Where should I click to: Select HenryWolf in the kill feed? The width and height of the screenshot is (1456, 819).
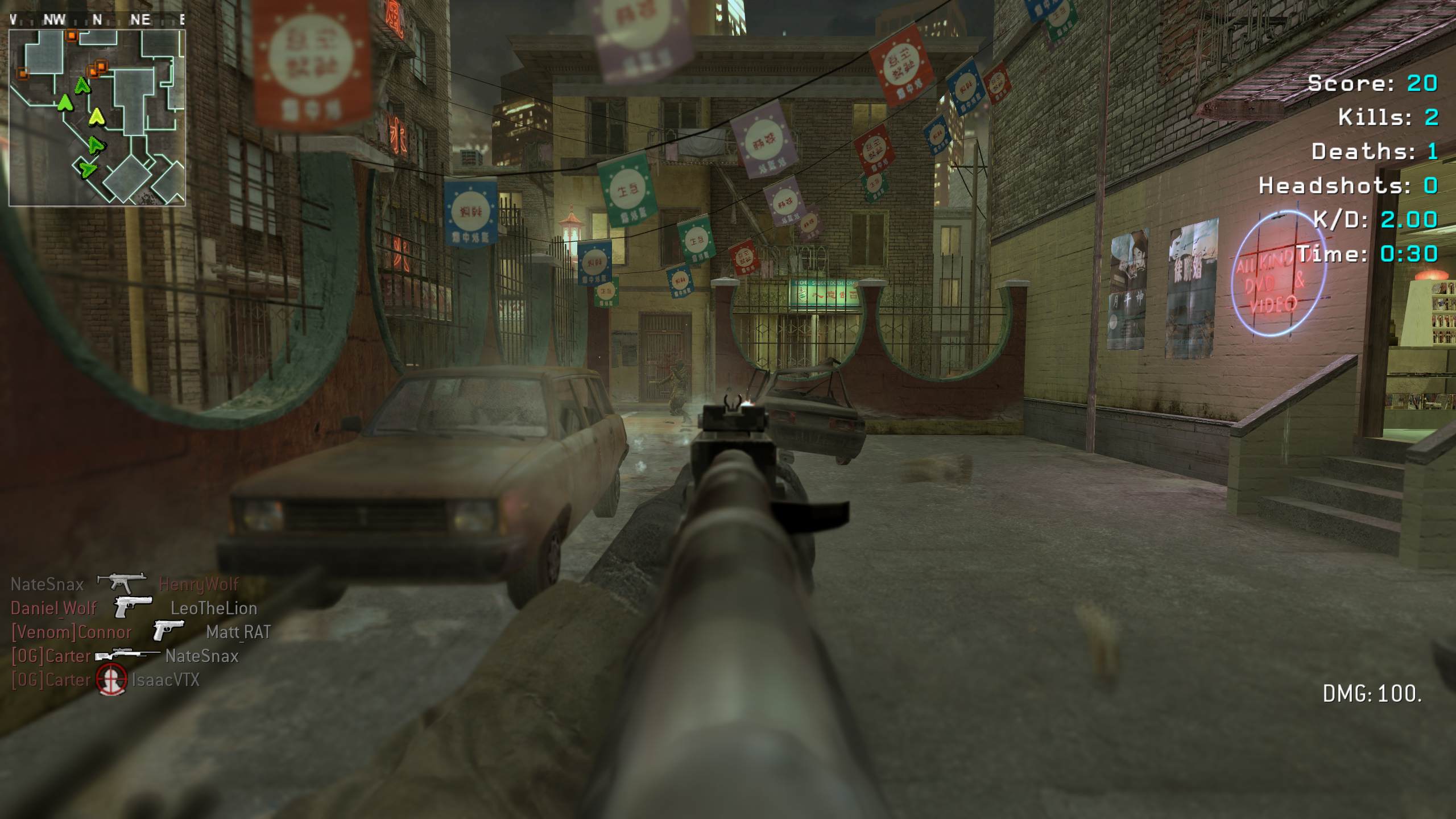point(198,584)
